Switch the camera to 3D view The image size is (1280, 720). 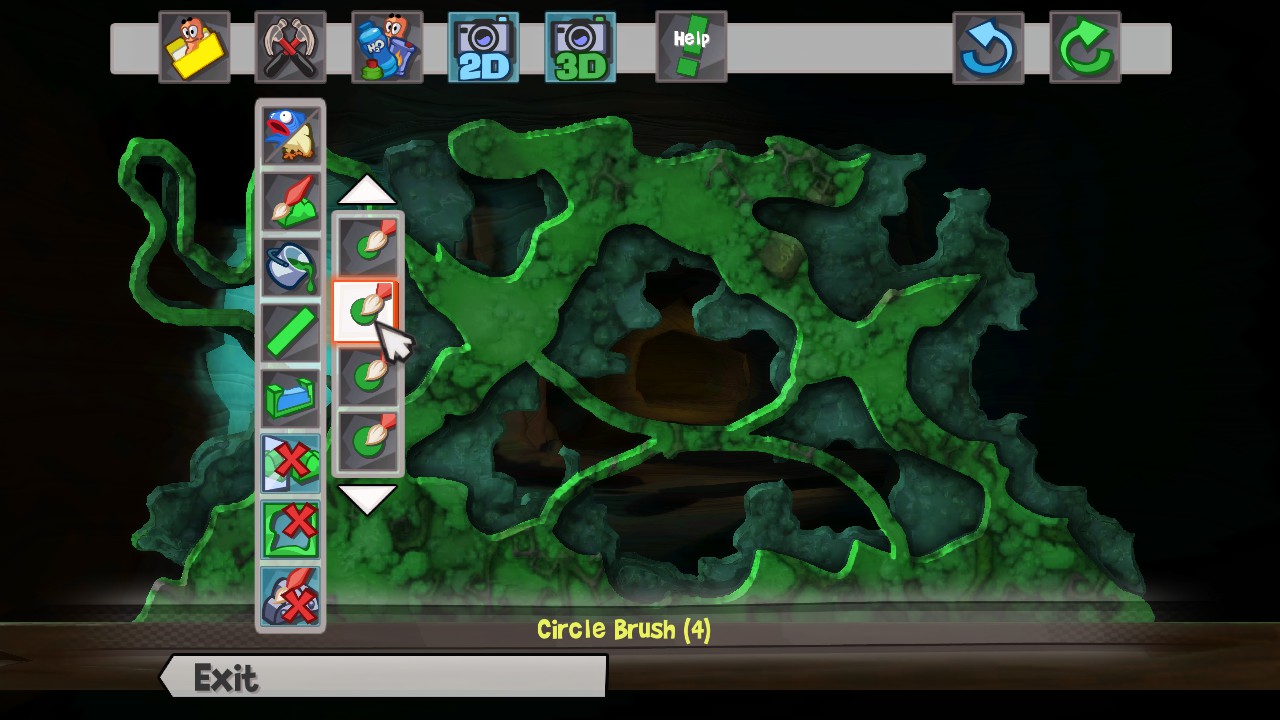(x=579, y=46)
